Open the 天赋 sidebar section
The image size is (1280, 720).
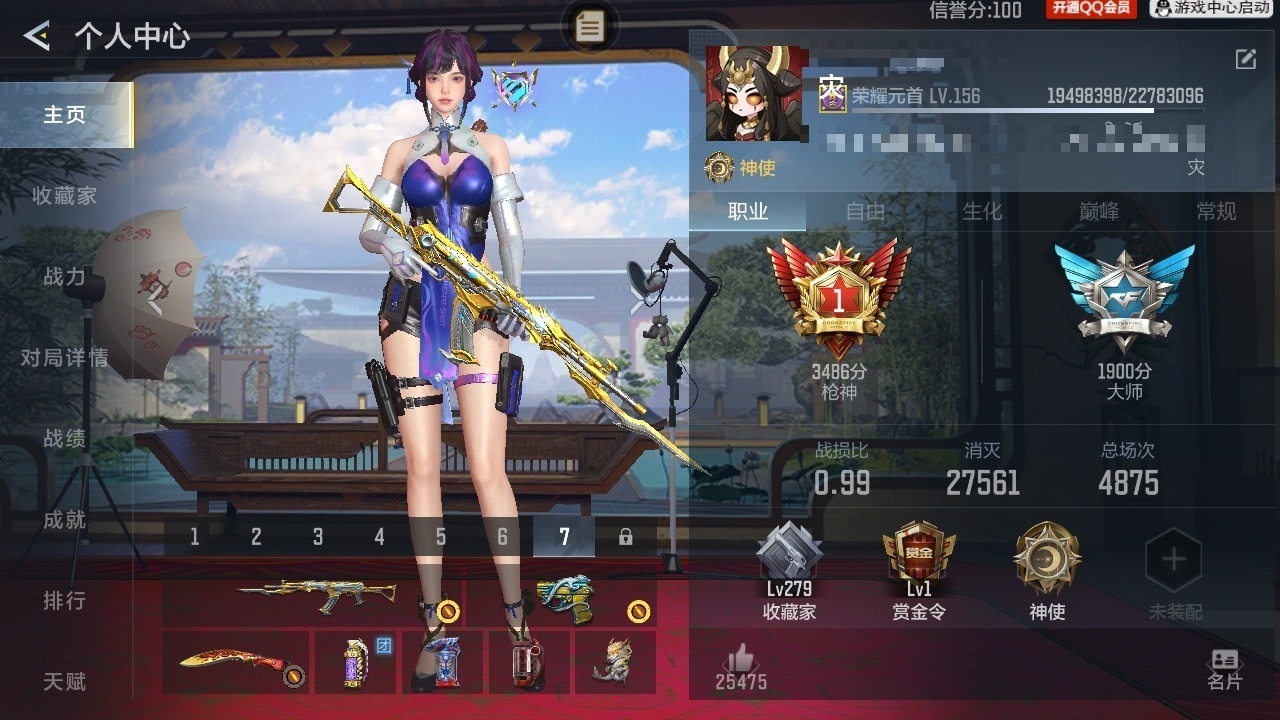(x=62, y=682)
